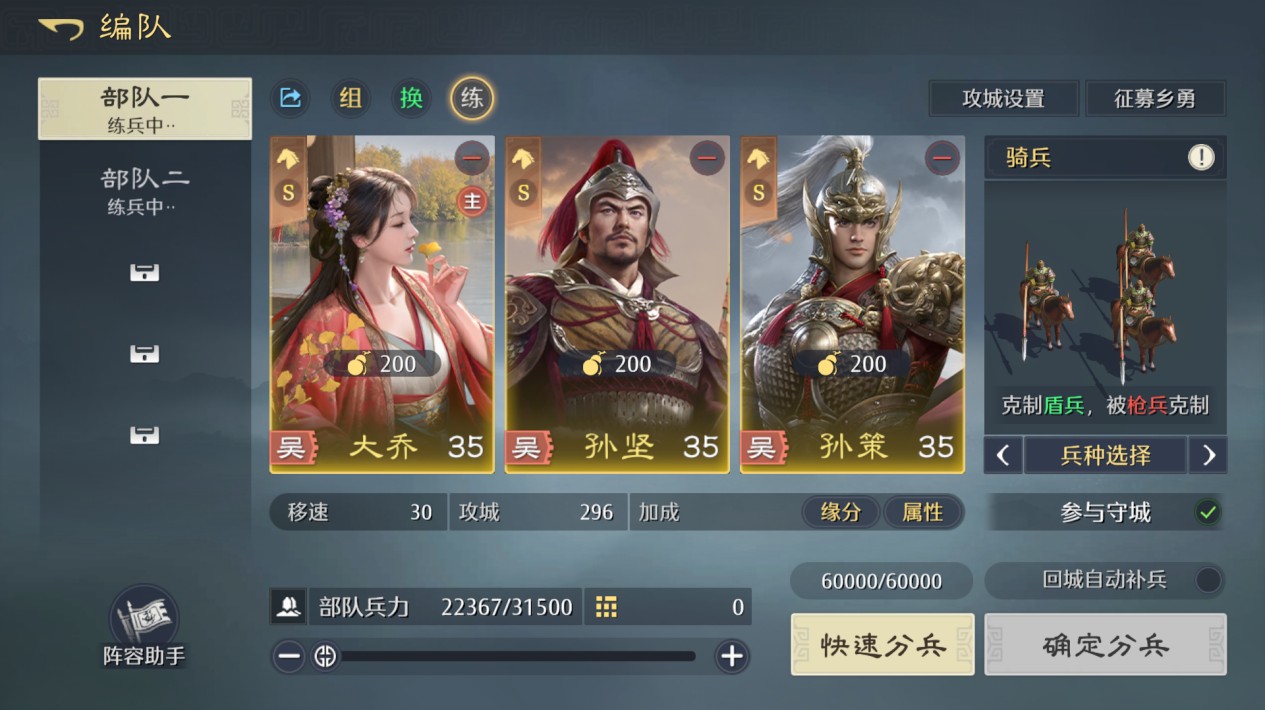Click 快速分兵 quick allocate troops

coord(882,645)
